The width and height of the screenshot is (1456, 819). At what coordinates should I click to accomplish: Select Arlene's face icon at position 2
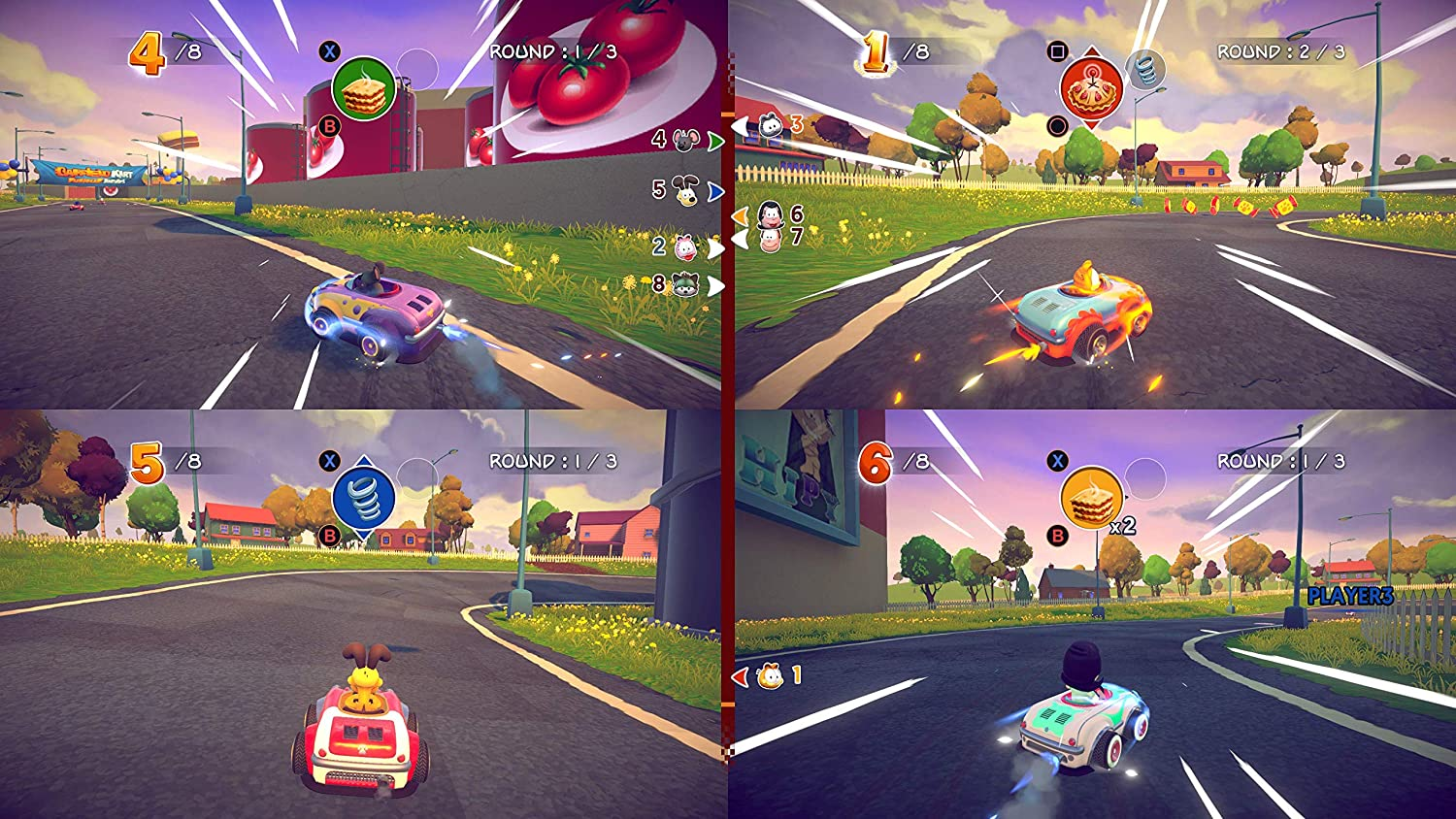click(686, 246)
